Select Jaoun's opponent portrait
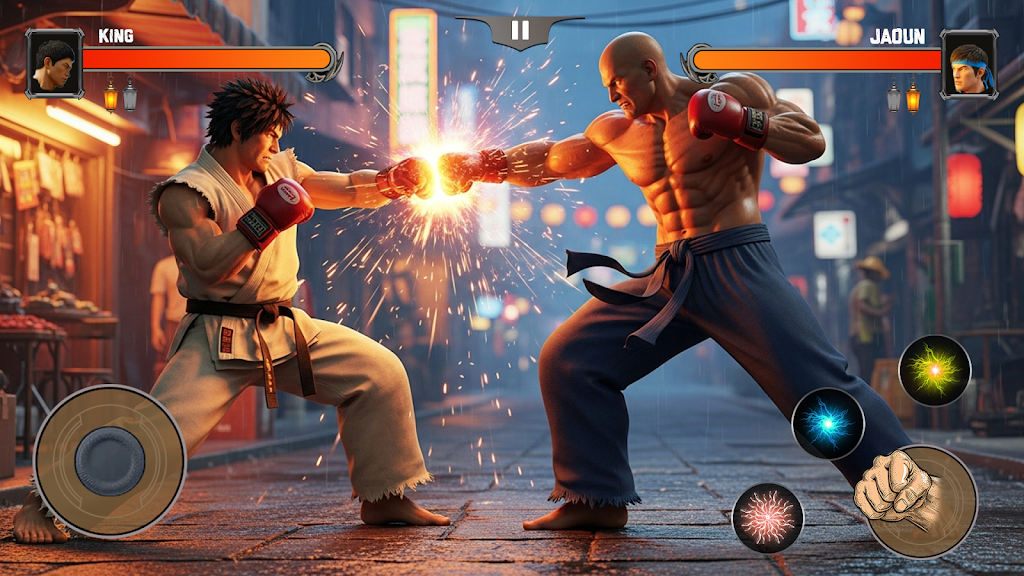Screen dimensions: 1024x576 coord(969,63)
